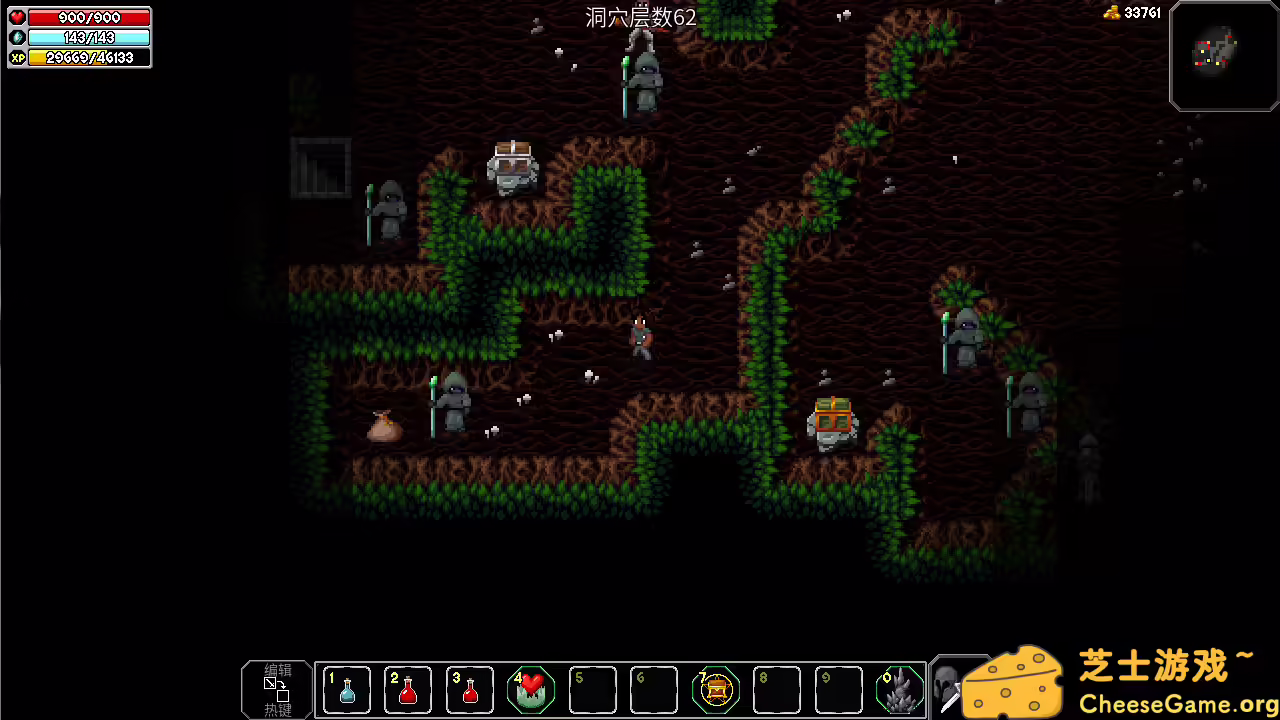Select the red potion in hotbar slot 2
Viewport: 1280px width, 720px height.
point(408,690)
